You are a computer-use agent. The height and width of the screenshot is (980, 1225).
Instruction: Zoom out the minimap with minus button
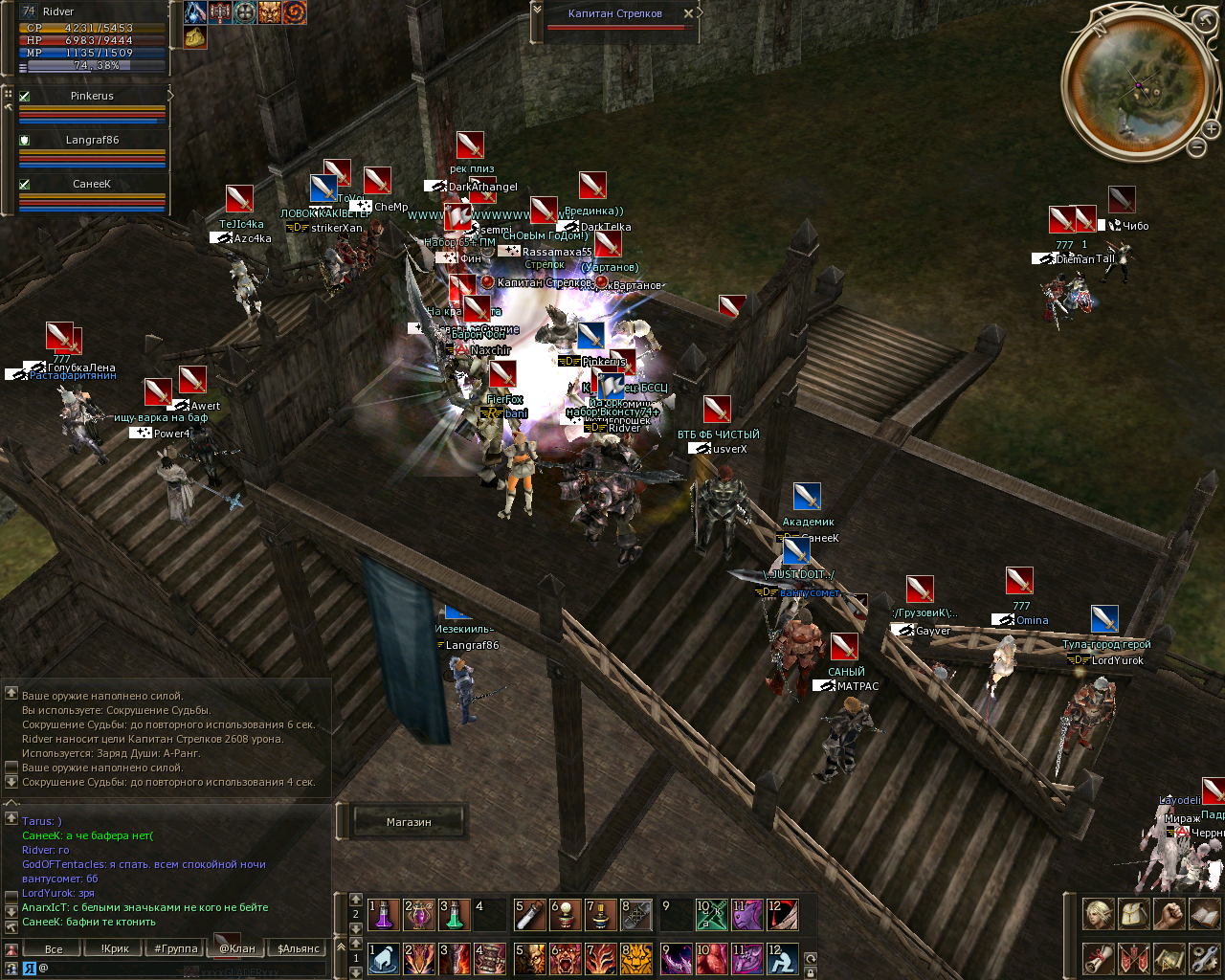(1197, 147)
